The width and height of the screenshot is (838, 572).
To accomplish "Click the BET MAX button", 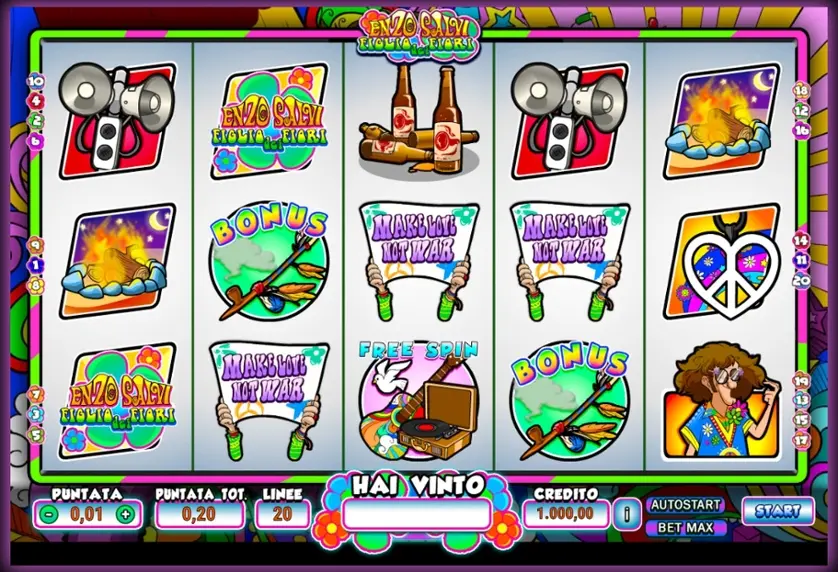I will coord(686,527).
